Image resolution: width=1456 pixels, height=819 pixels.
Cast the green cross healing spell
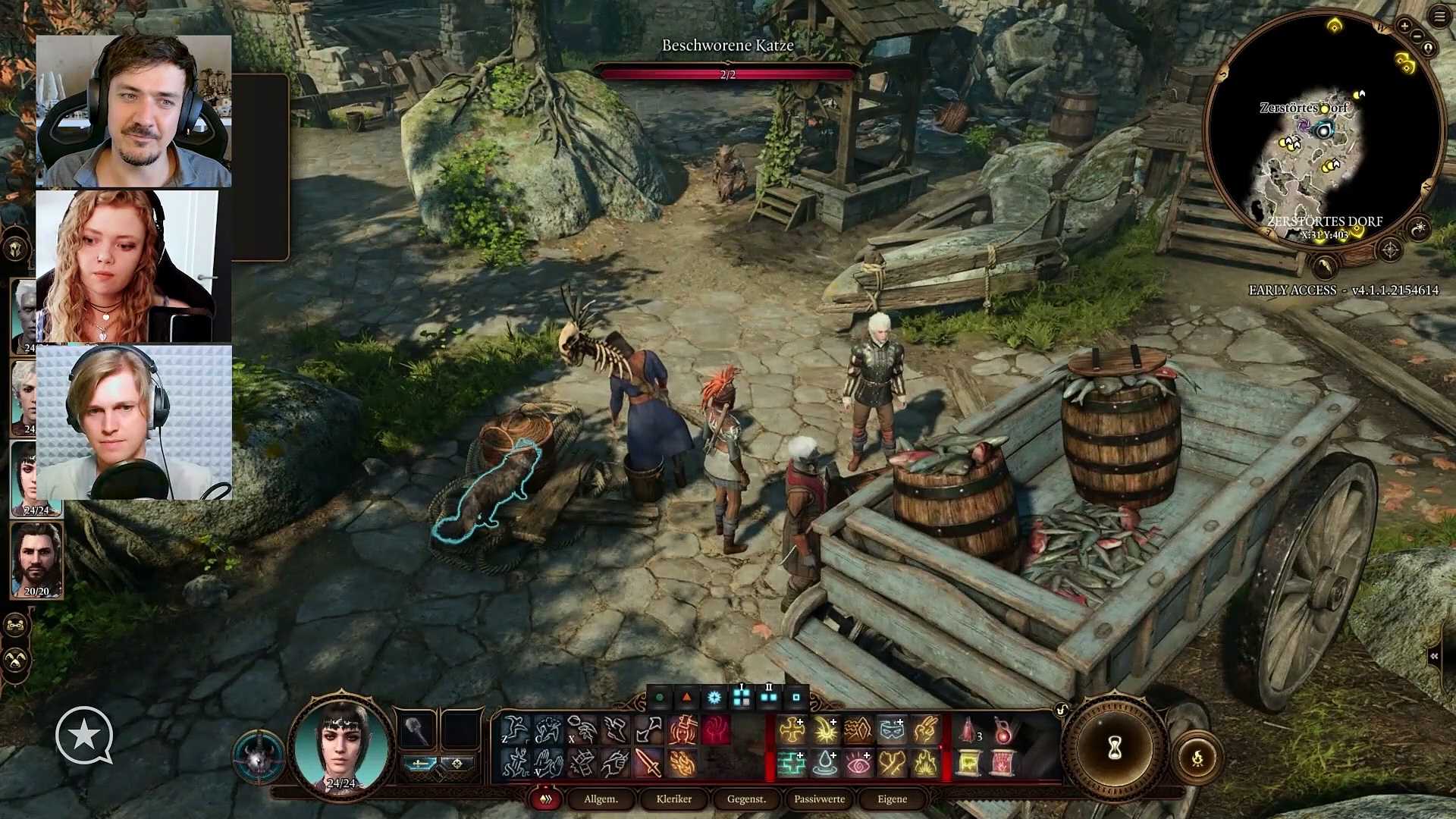[x=791, y=763]
